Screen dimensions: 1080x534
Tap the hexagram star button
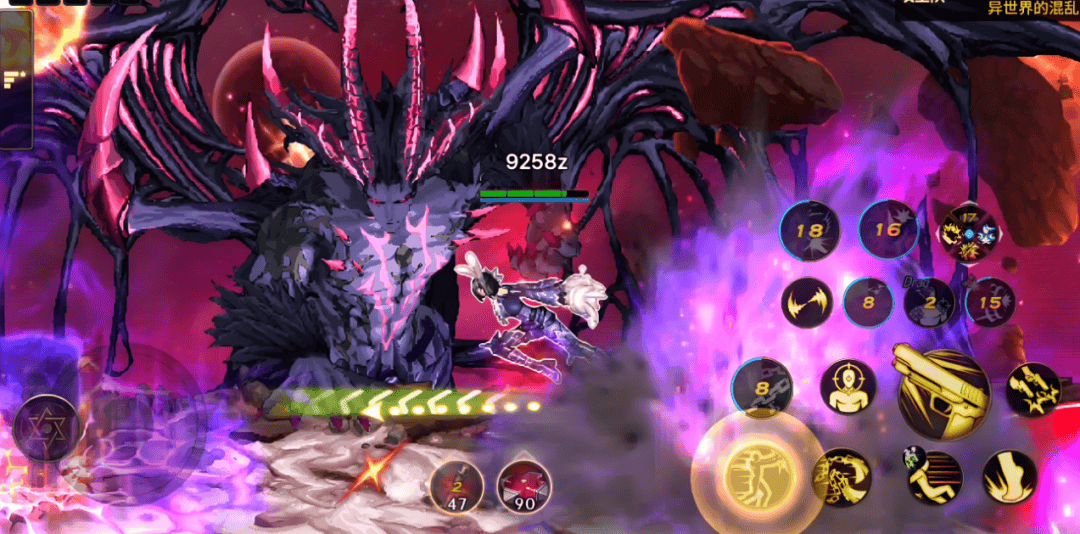[x=46, y=428]
